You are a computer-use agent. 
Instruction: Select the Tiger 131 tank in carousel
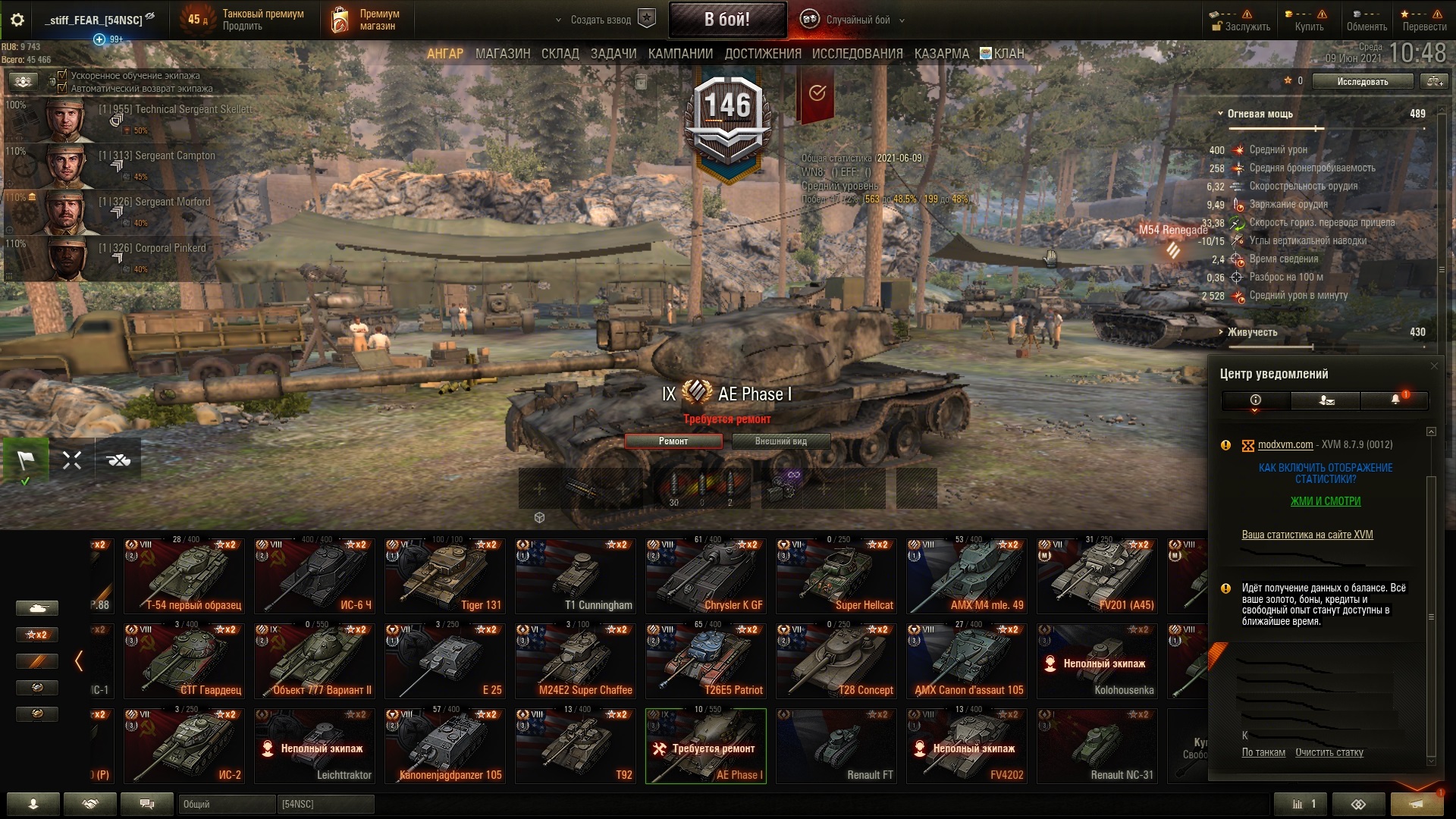coord(444,576)
